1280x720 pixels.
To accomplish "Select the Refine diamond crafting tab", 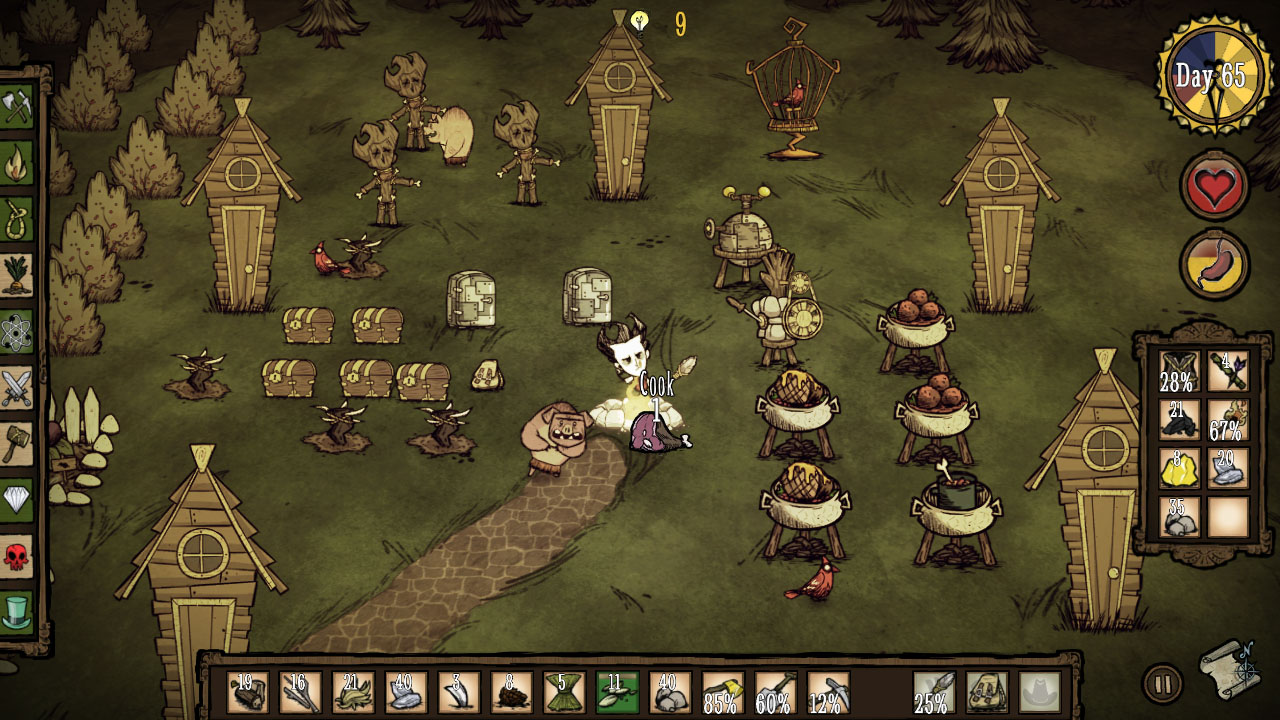I will coord(17,499).
